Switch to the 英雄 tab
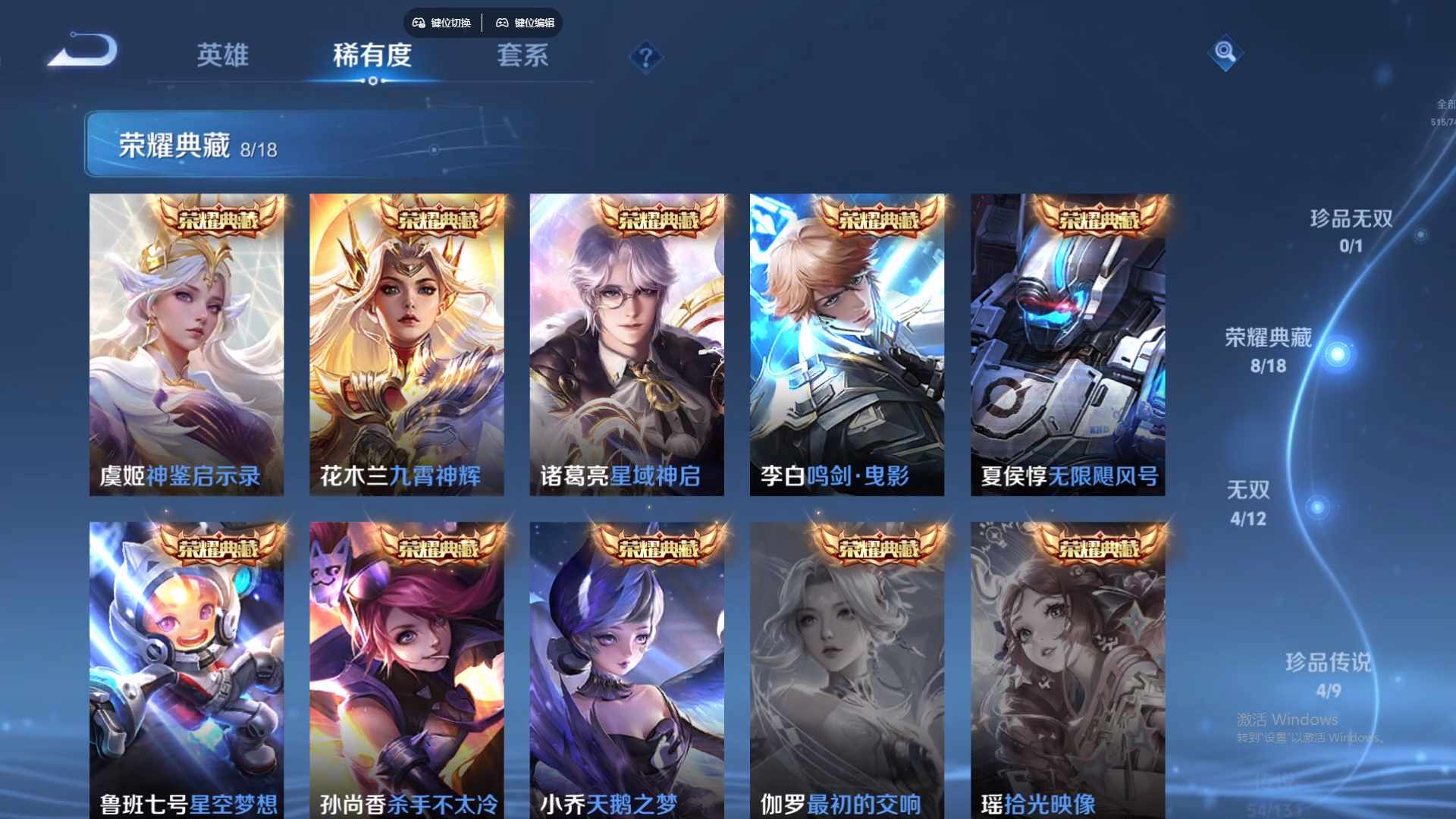 222,55
